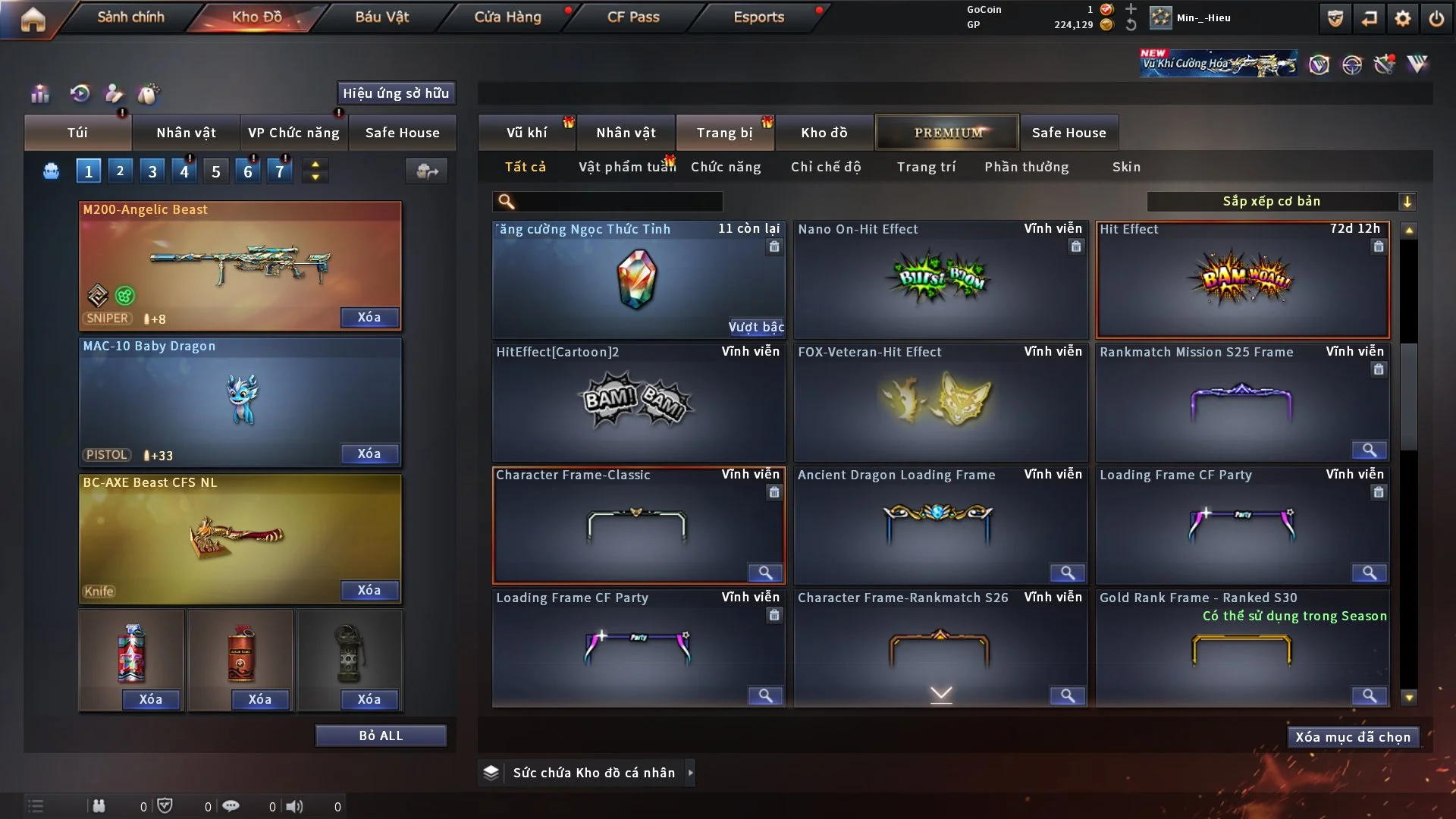
Task: Expand Sức chứa Kho đồ cá nhân
Action: [690, 773]
